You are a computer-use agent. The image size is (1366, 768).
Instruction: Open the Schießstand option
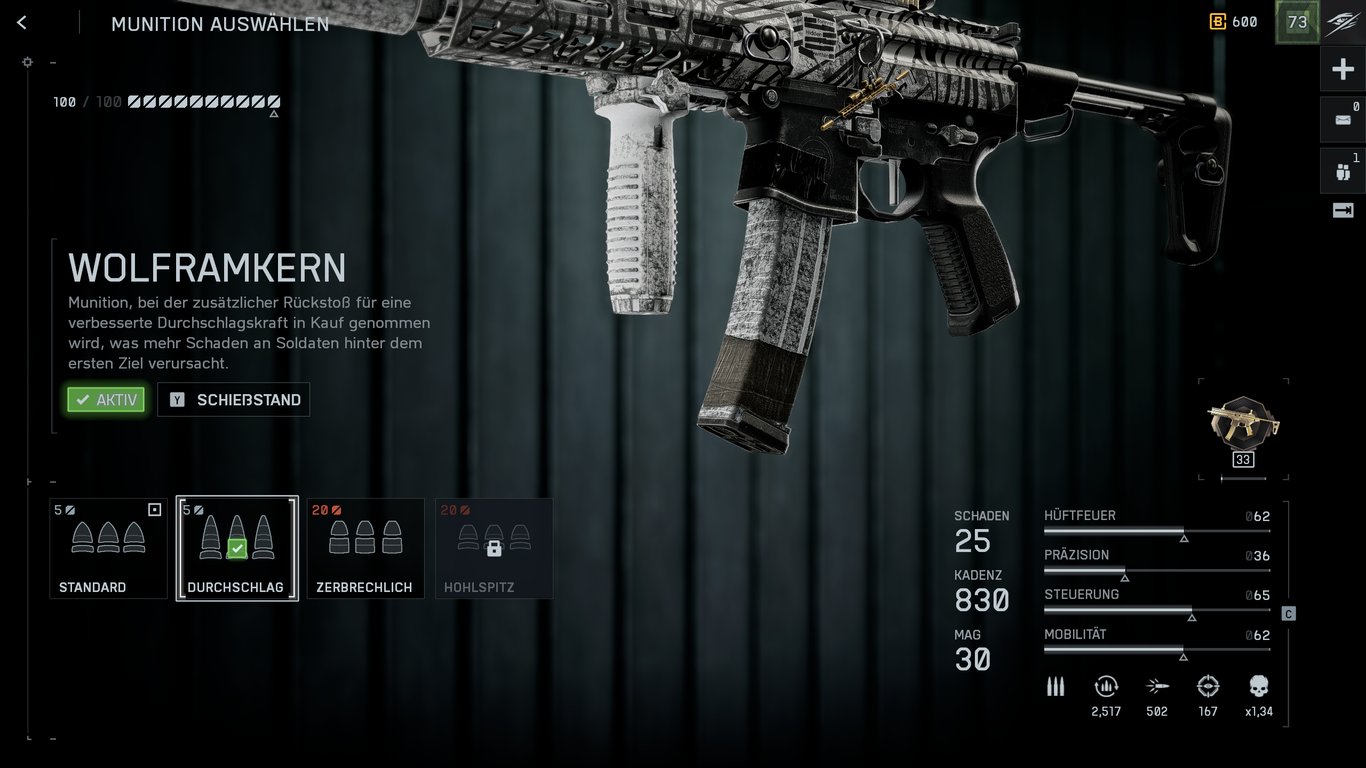coord(233,399)
